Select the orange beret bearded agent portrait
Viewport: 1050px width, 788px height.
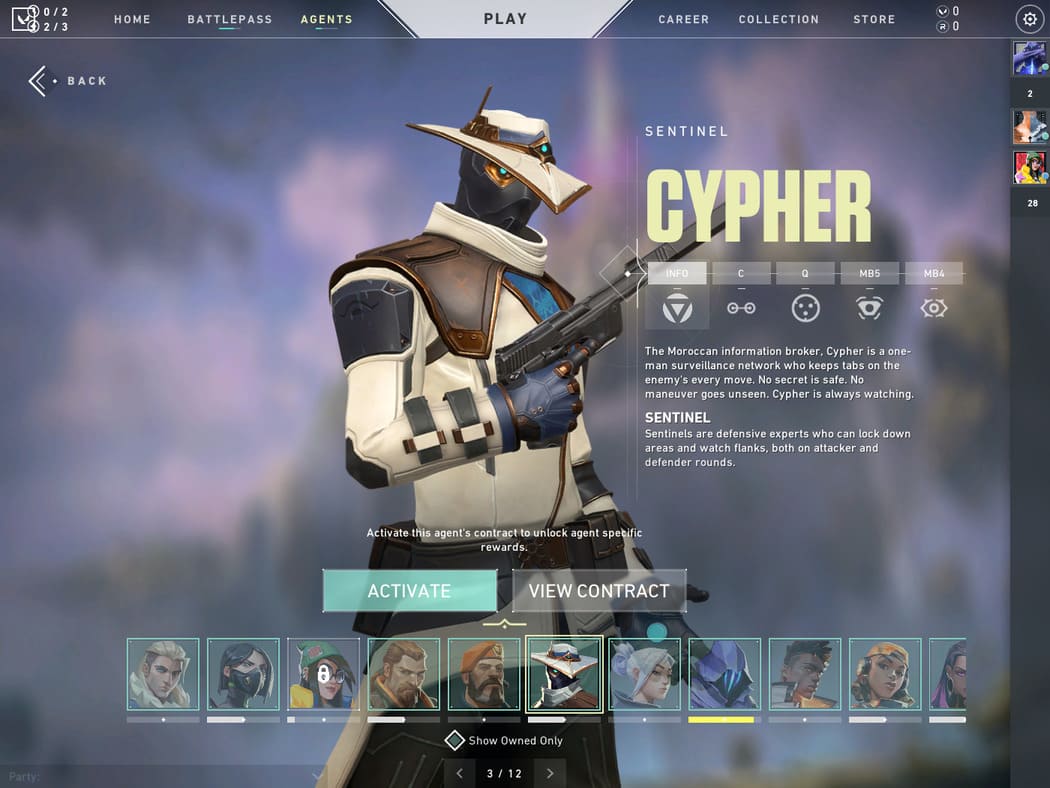[484, 674]
